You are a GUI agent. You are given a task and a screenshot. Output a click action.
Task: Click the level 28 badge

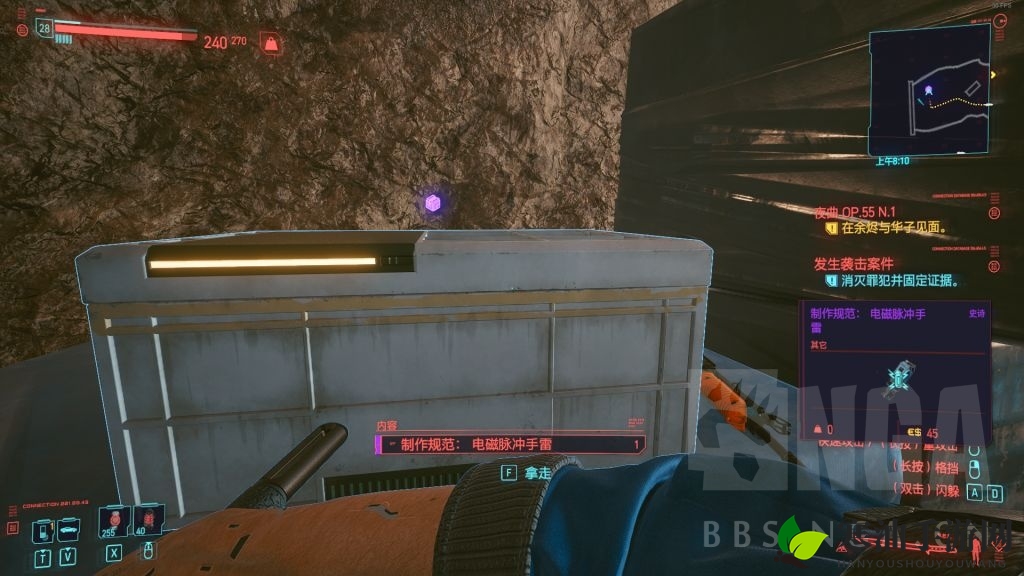(x=44, y=28)
